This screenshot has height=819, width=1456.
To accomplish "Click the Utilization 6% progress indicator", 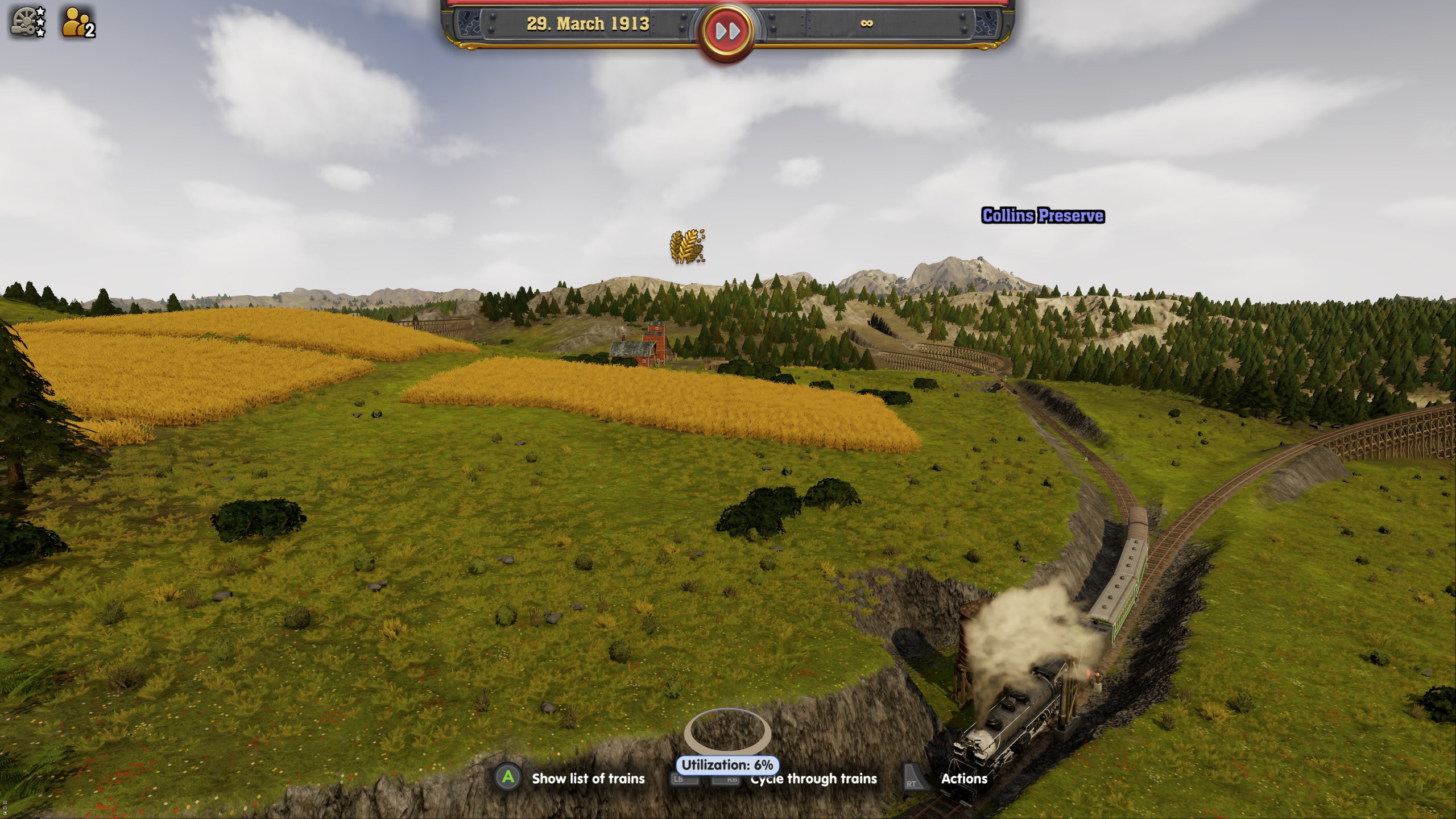I will (x=727, y=765).
